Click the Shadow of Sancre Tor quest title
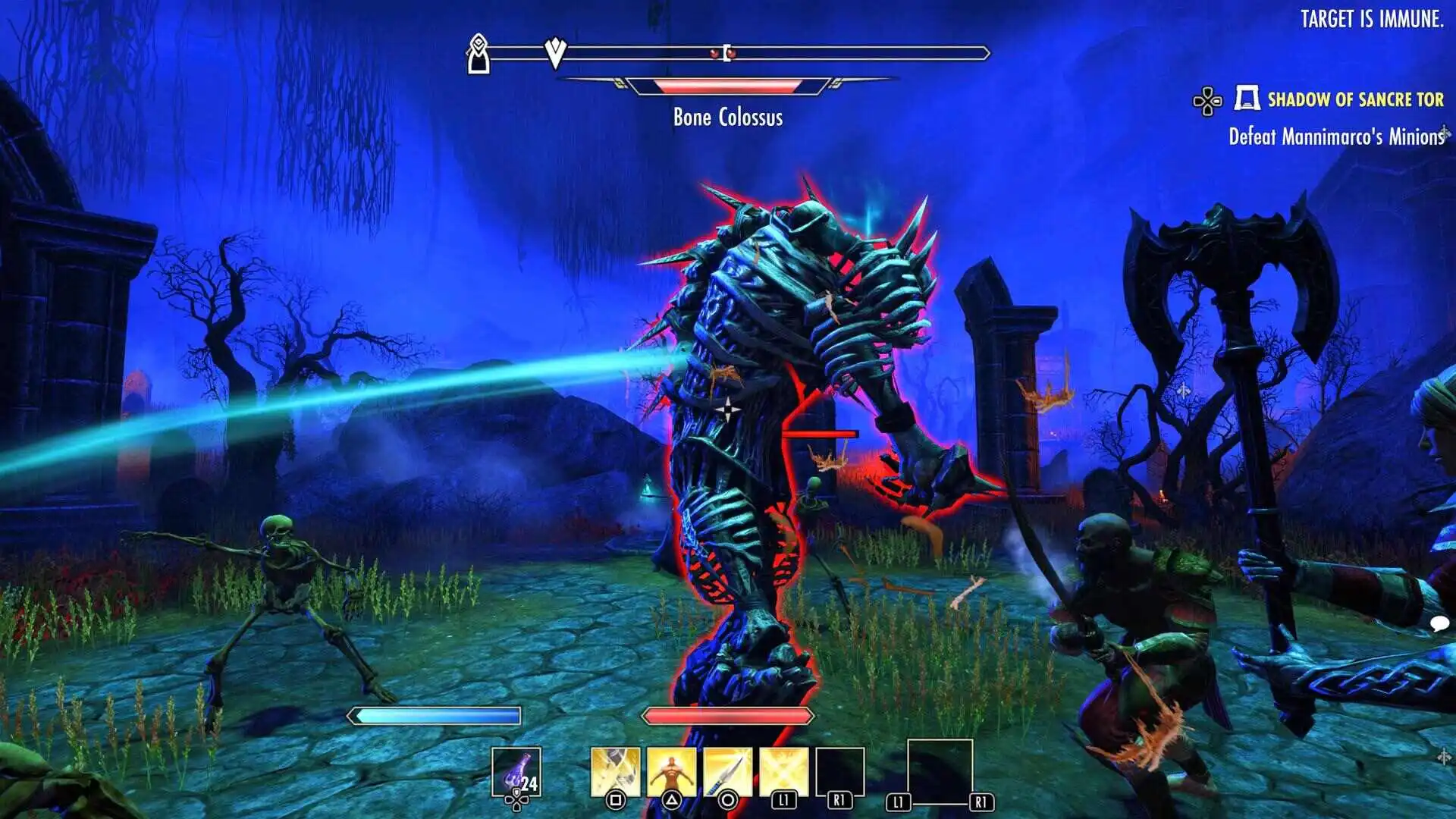 pyautogui.click(x=1357, y=98)
